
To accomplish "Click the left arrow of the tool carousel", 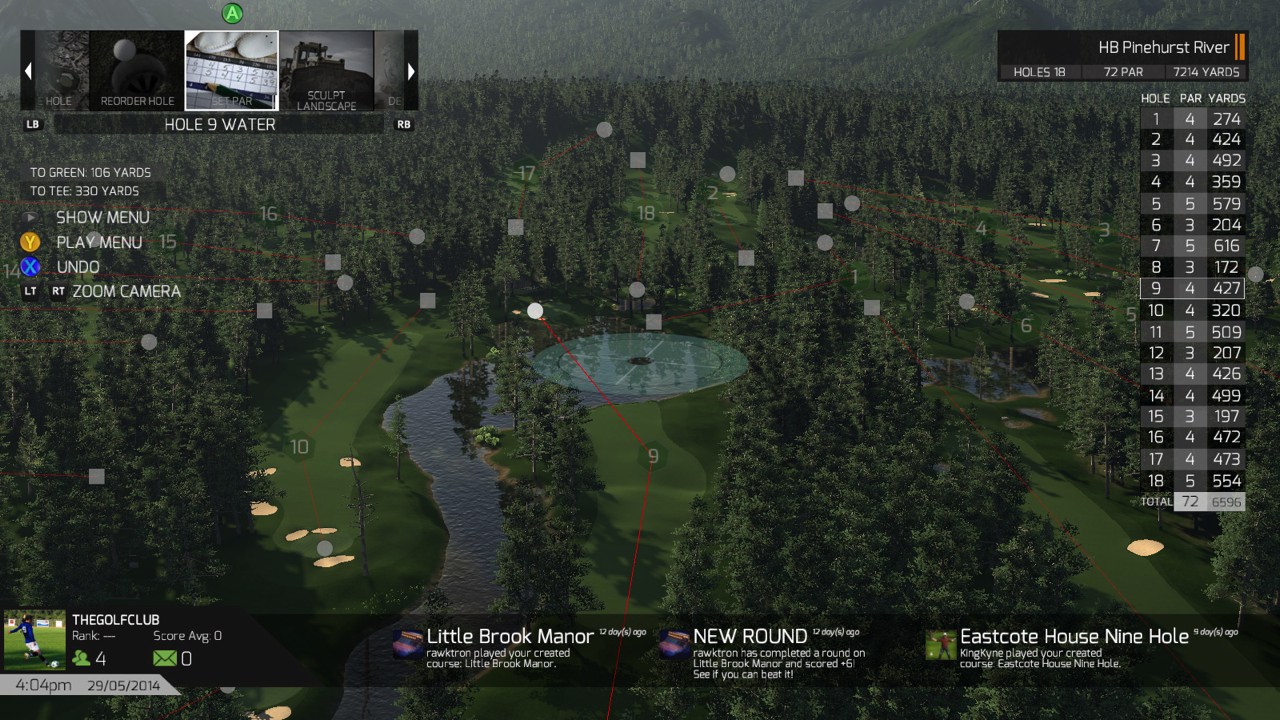I will 28,71.
